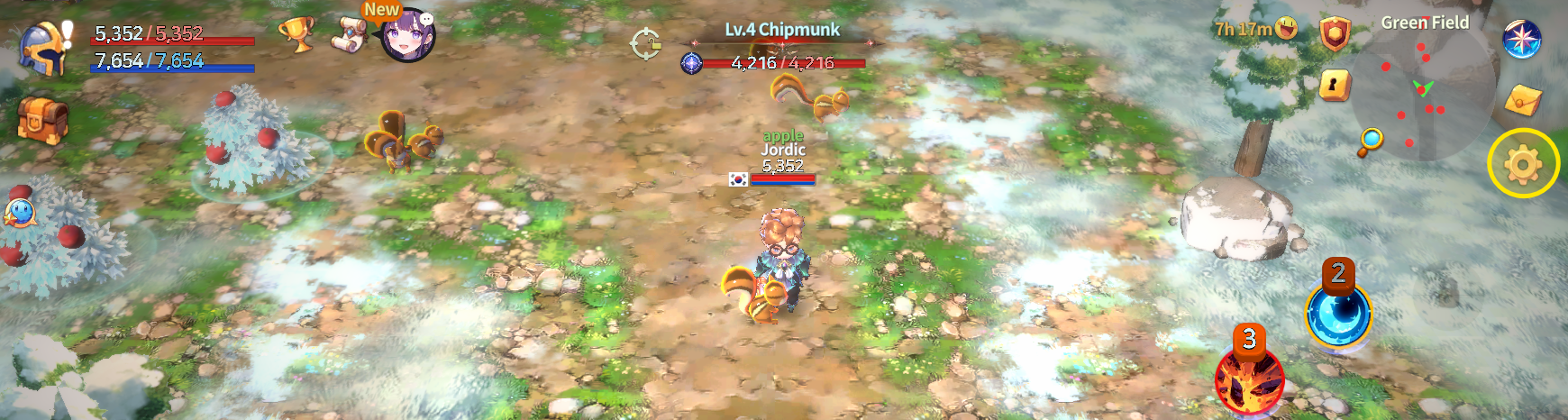This screenshot has height=420, width=1568.
Task: Tap the Chipmunk target's blue element icon
Action: (691, 63)
